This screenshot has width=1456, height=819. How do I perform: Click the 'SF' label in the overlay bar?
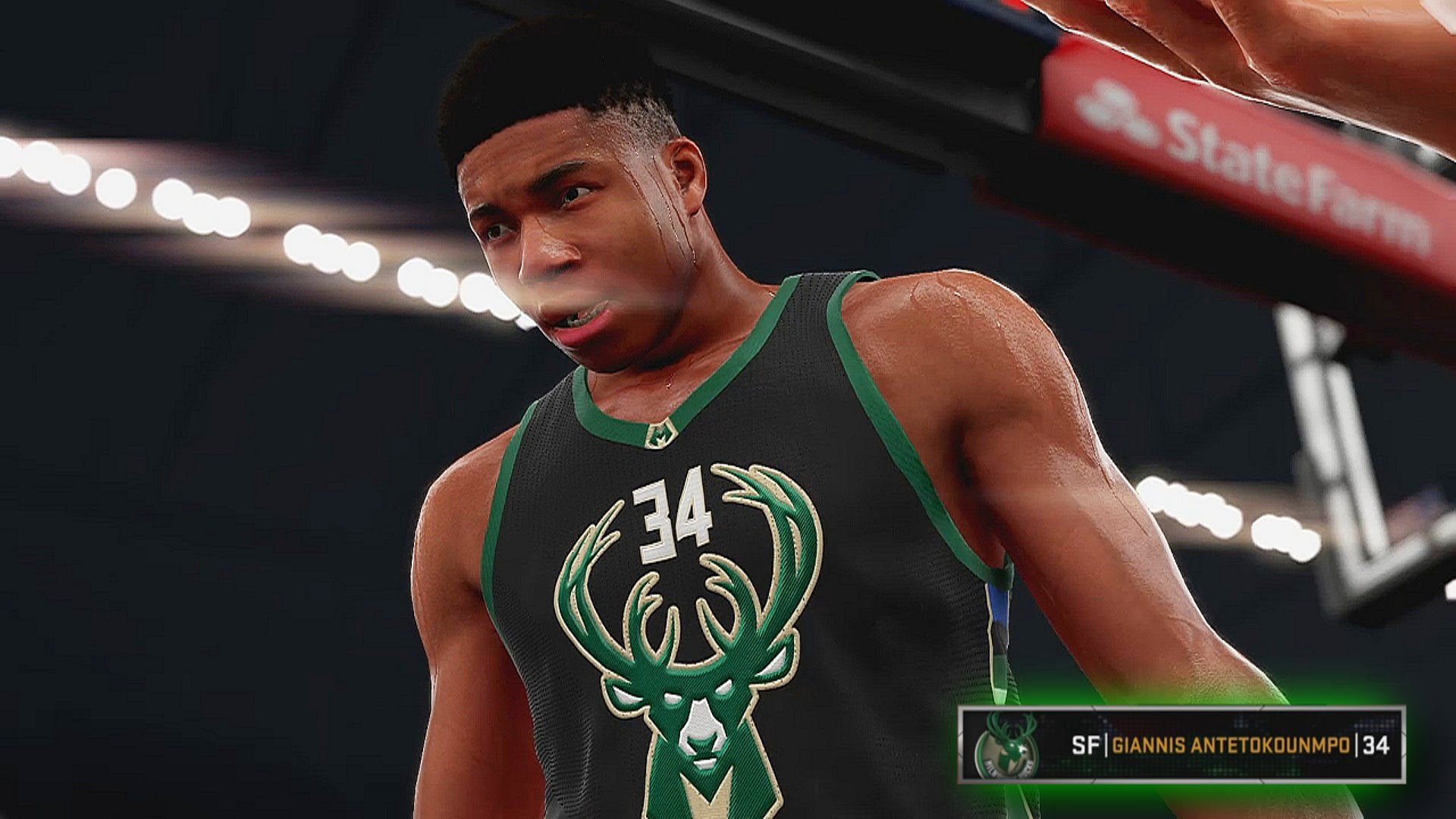(x=1086, y=744)
